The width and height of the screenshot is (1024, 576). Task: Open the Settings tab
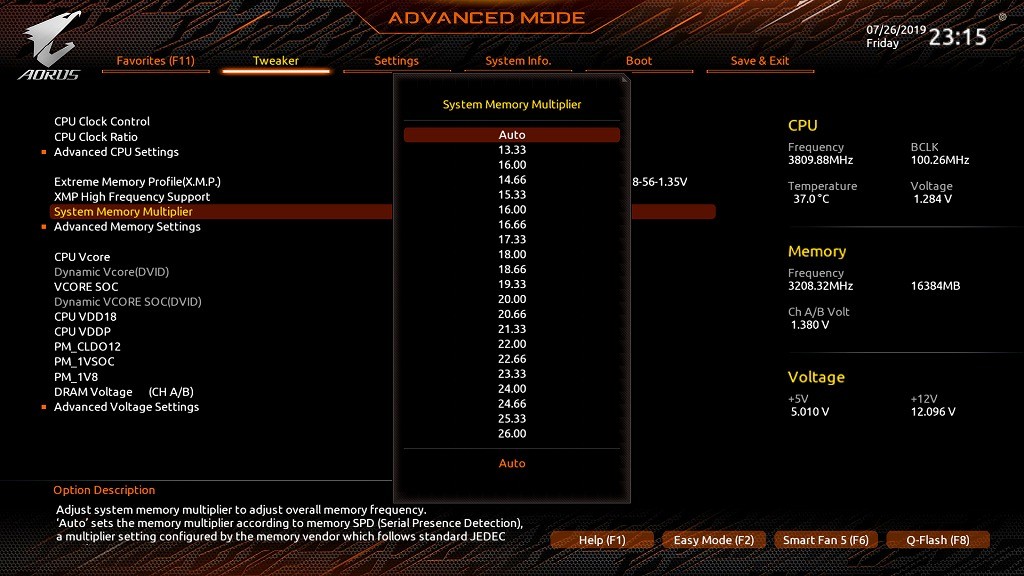point(396,61)
